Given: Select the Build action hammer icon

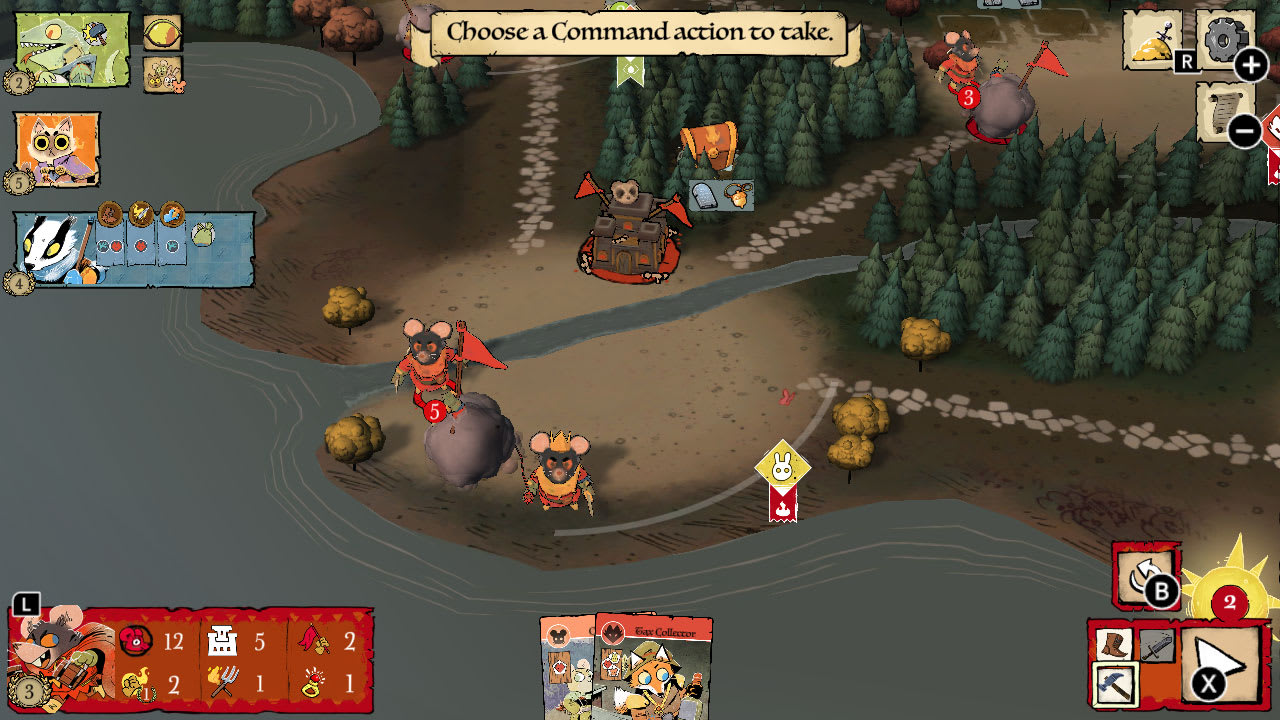Looking at the screenshot, I should 1115,682.
